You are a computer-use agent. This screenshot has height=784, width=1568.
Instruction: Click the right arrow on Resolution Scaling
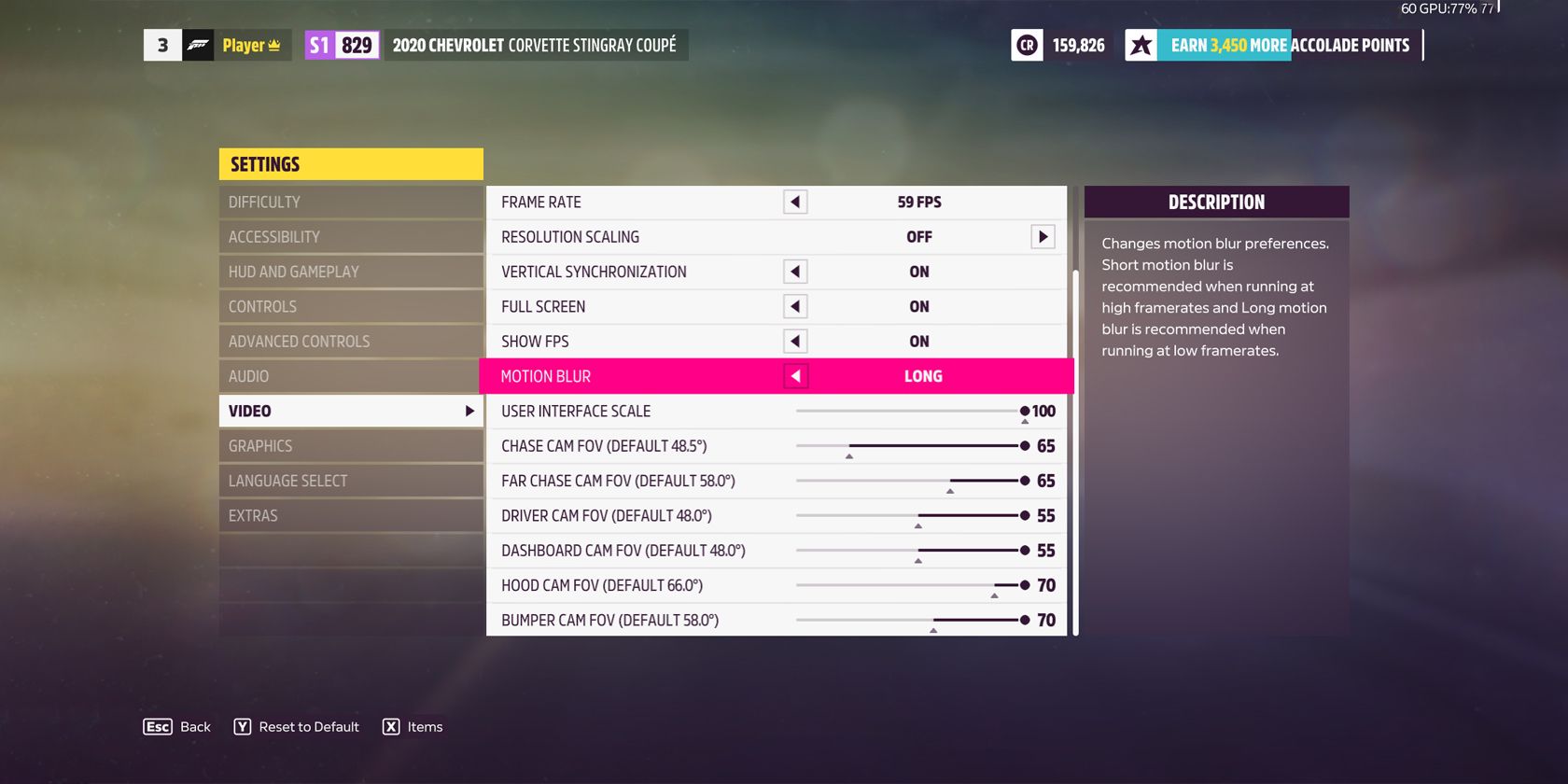1044,236
